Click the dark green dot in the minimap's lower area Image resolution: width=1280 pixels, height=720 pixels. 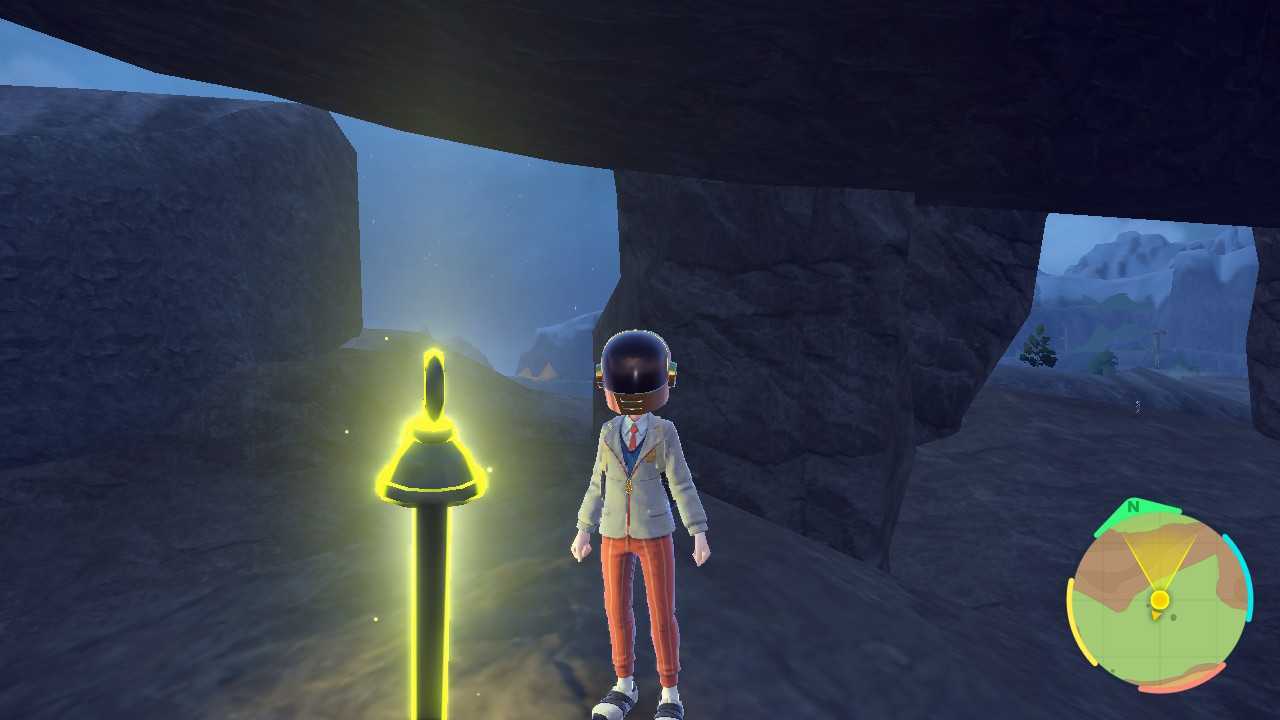[1113, 669]
